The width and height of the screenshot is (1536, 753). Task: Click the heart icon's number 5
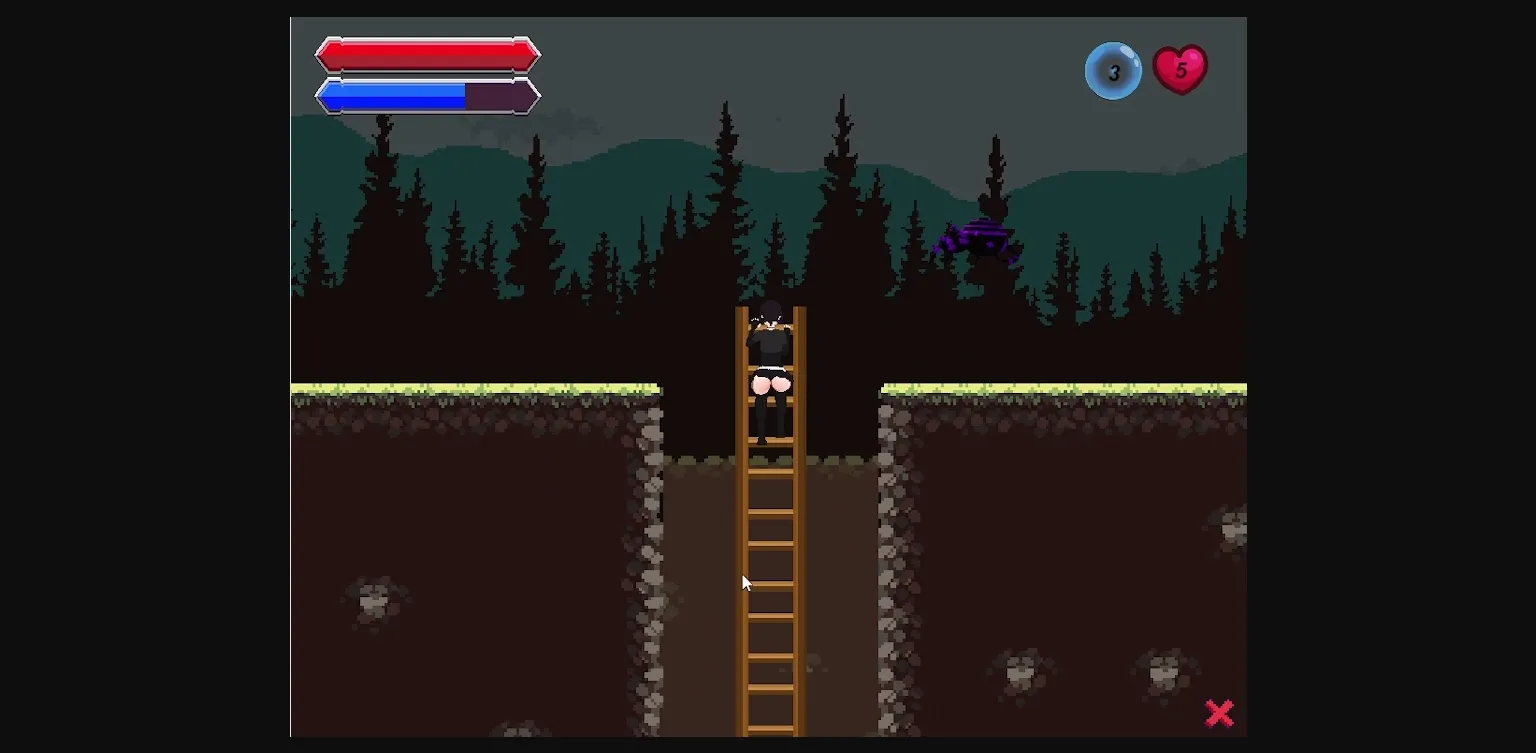click(x=1182, y=70)
